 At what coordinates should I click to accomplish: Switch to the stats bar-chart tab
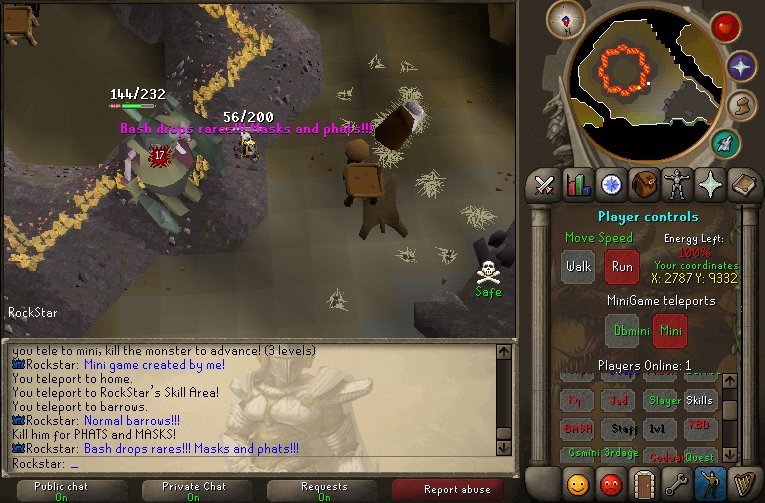pos(578,185)
